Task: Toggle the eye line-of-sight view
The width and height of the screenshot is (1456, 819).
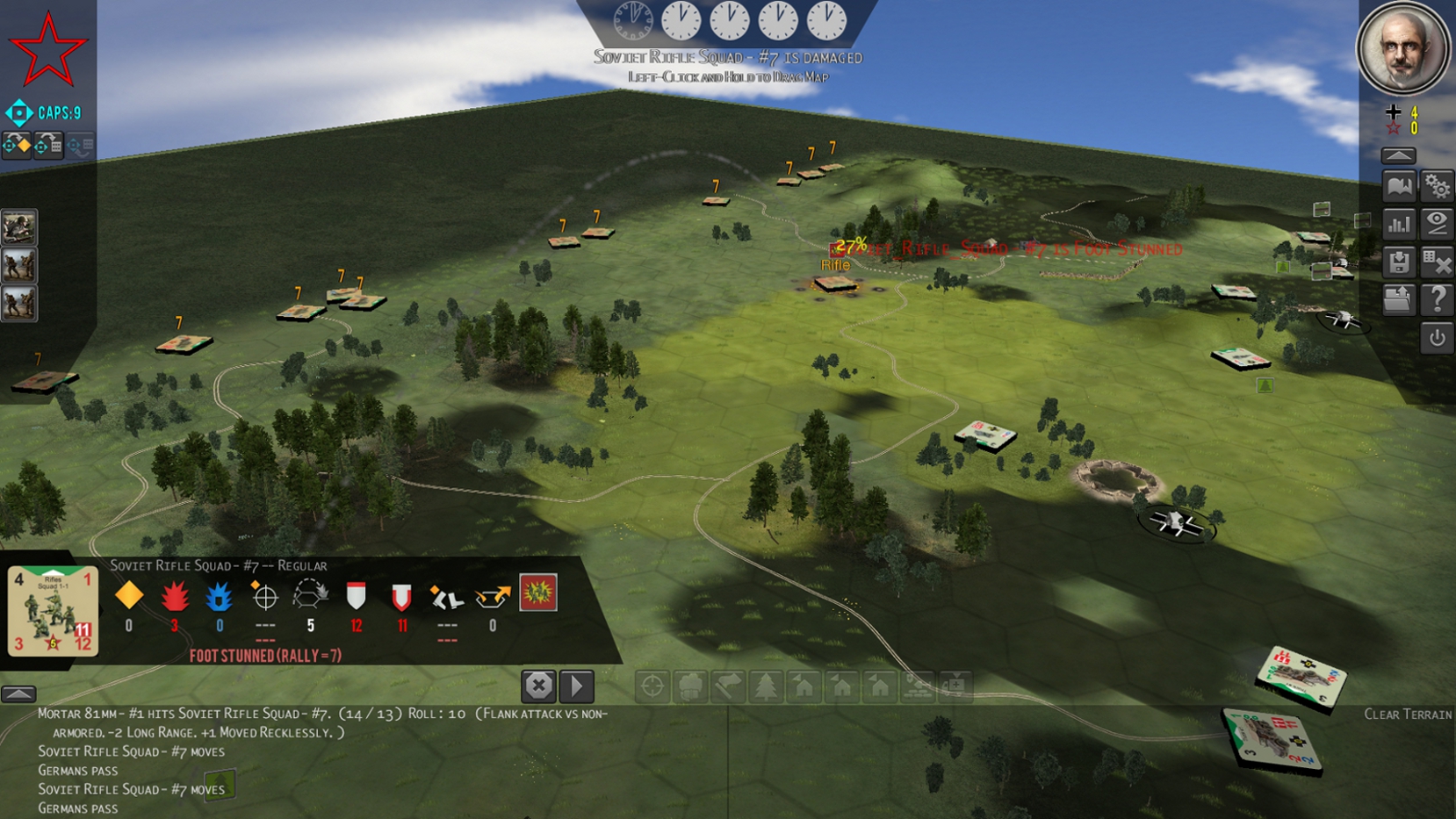Action: 1437,224
